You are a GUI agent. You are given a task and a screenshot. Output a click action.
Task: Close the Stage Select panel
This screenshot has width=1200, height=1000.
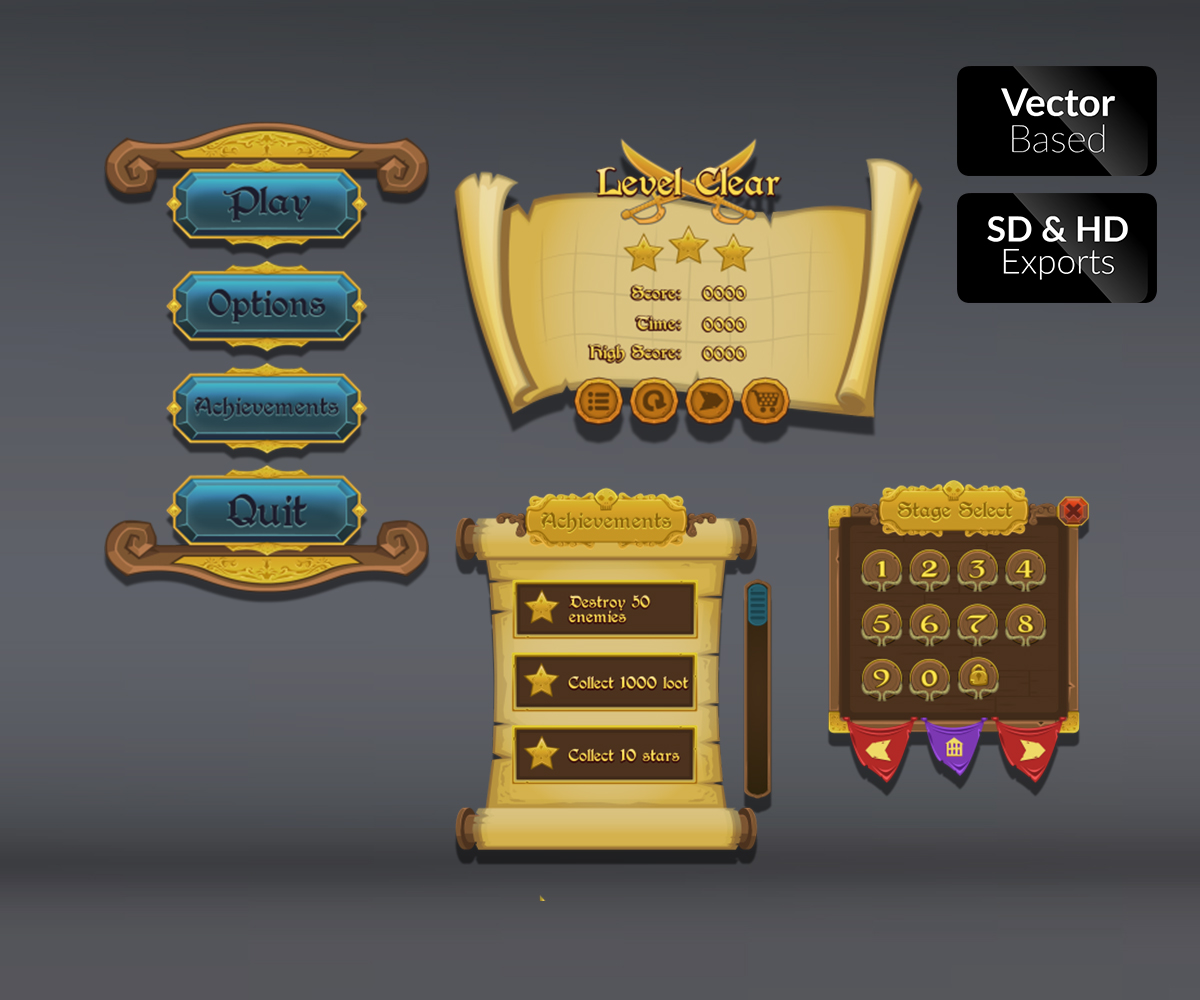pyautogui.click(x=1073, y=511)
